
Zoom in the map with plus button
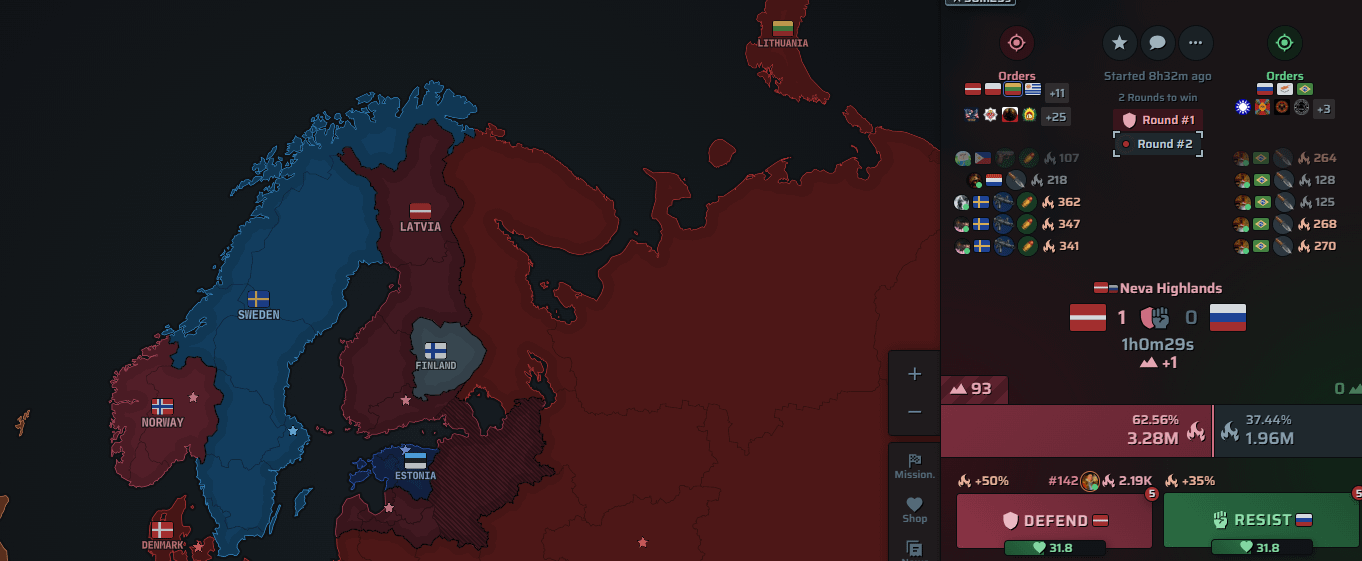pos(914,374)
